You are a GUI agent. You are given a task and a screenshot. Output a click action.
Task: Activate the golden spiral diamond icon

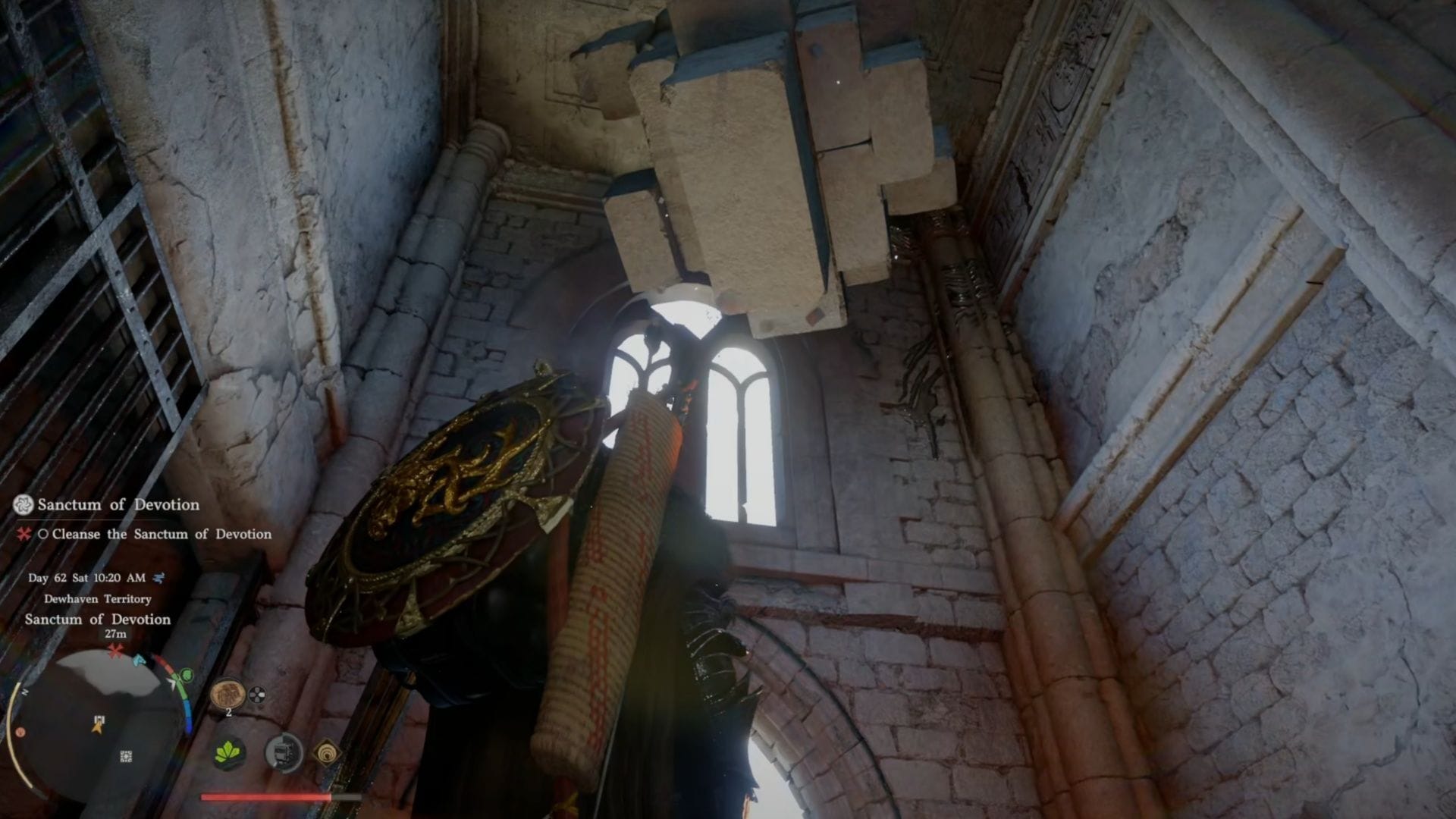coord(328,752)
